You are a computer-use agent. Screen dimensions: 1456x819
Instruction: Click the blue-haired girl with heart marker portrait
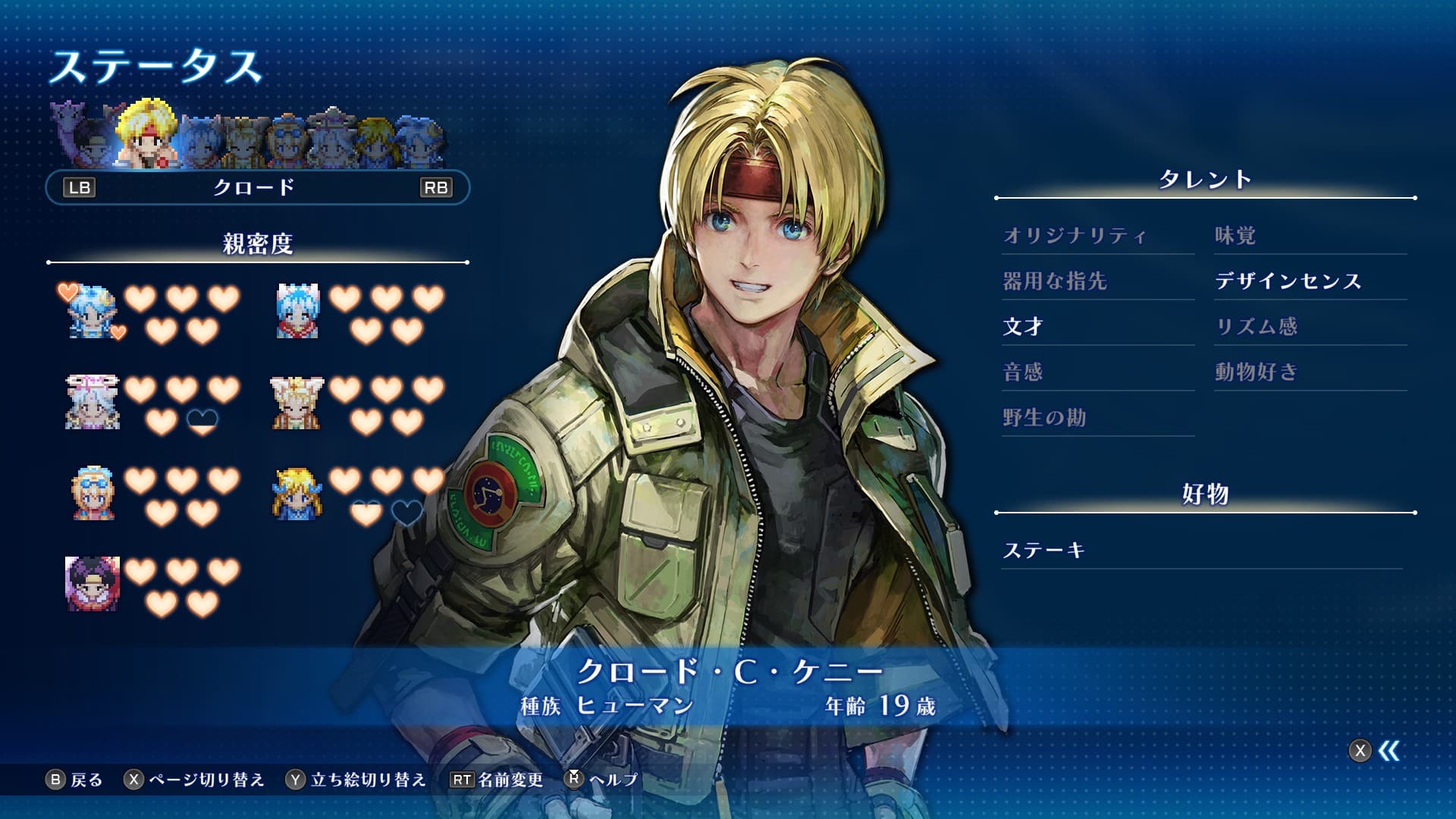[91, 311]
